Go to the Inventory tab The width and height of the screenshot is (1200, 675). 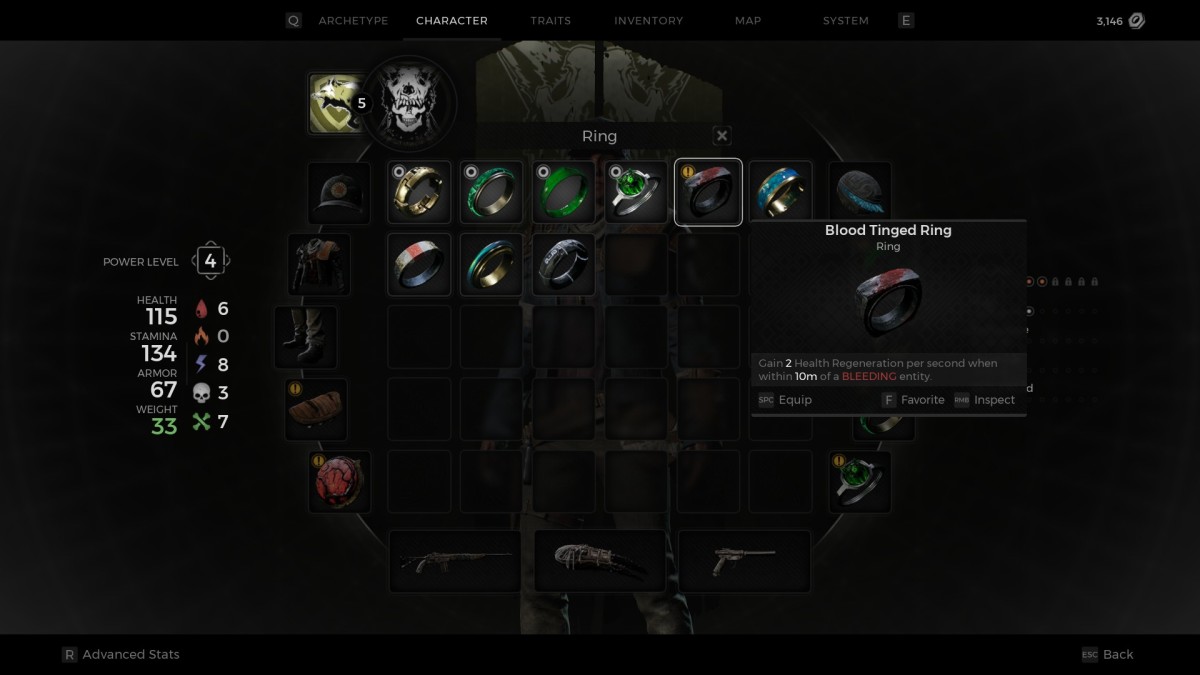tap(649, 20)
